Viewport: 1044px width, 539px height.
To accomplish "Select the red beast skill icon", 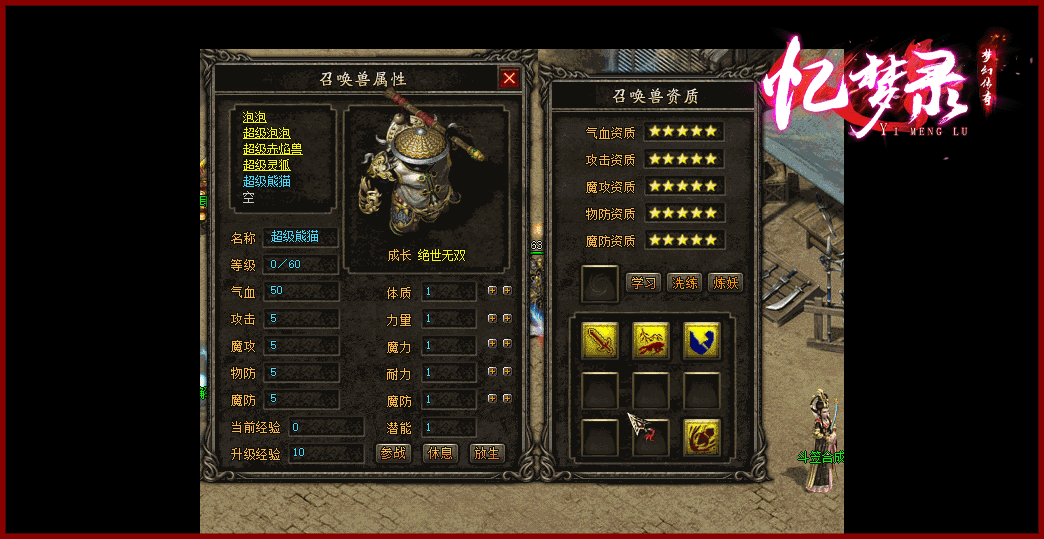I will [651, 340].
